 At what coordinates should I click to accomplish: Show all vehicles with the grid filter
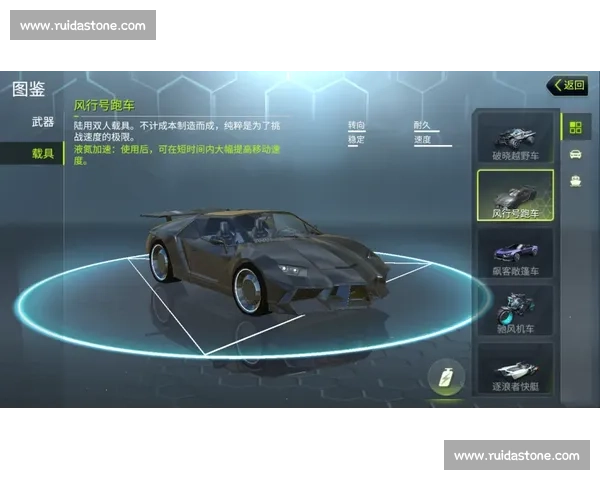pyautogui.click(x=575, y=127)
